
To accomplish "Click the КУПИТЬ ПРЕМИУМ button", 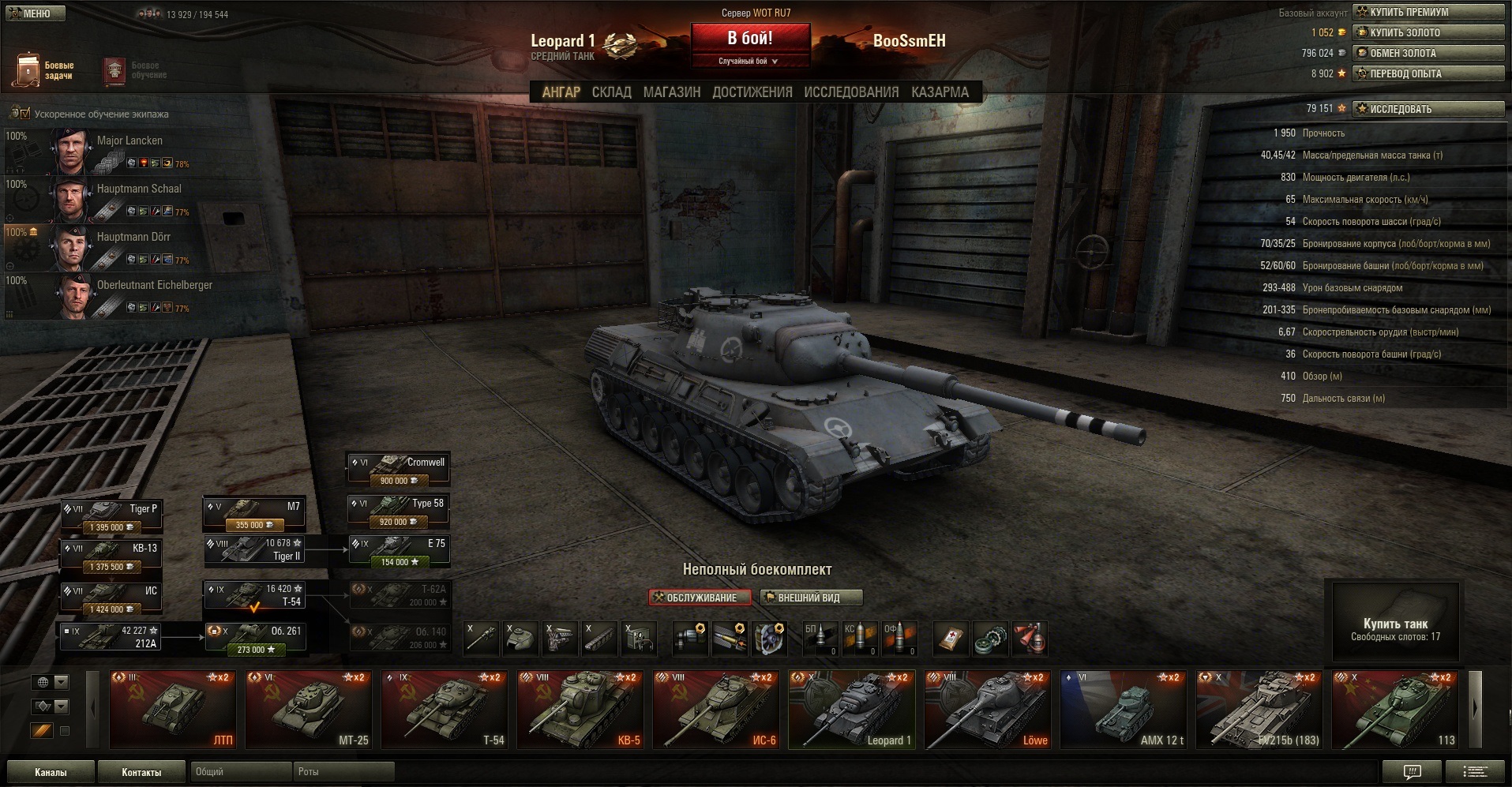I will point(1428,12).
